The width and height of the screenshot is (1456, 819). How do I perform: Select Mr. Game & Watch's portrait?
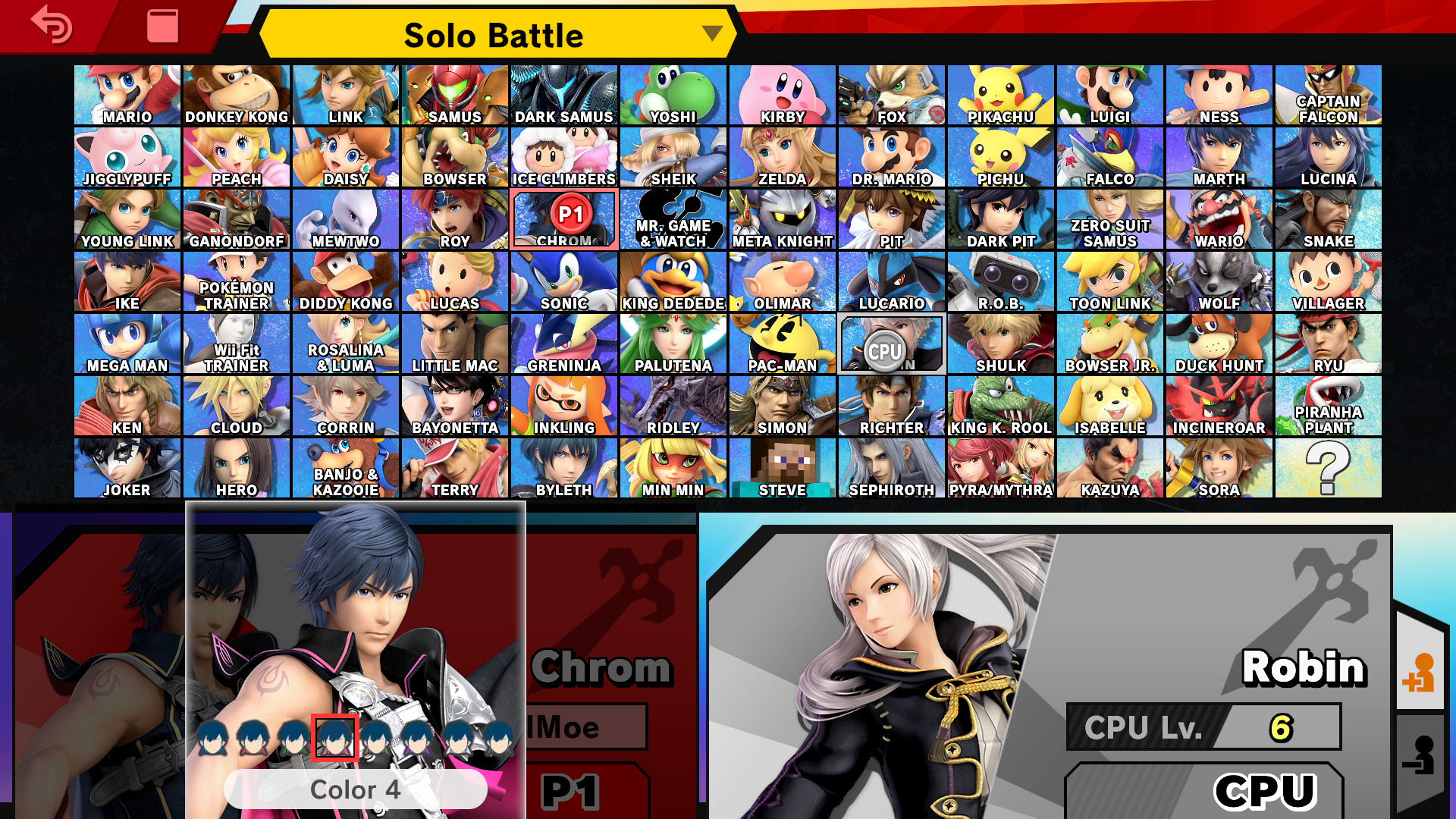673,218
